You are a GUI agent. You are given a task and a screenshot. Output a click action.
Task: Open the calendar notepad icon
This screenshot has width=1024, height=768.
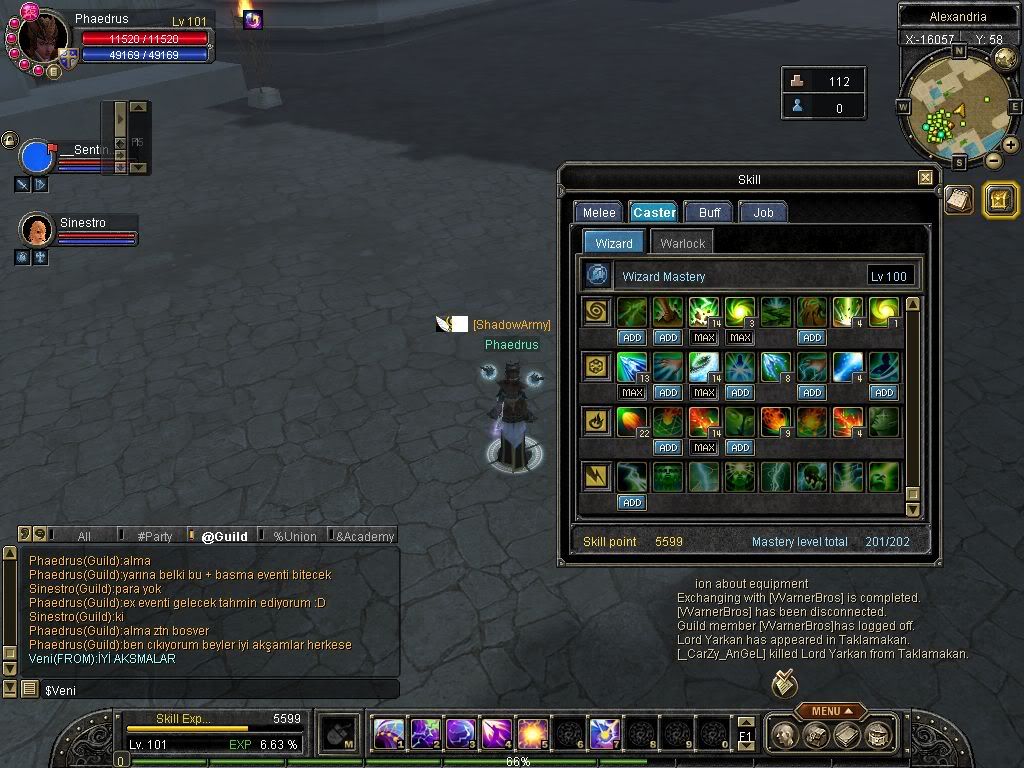pyautogui.click(x=958, y=199)
